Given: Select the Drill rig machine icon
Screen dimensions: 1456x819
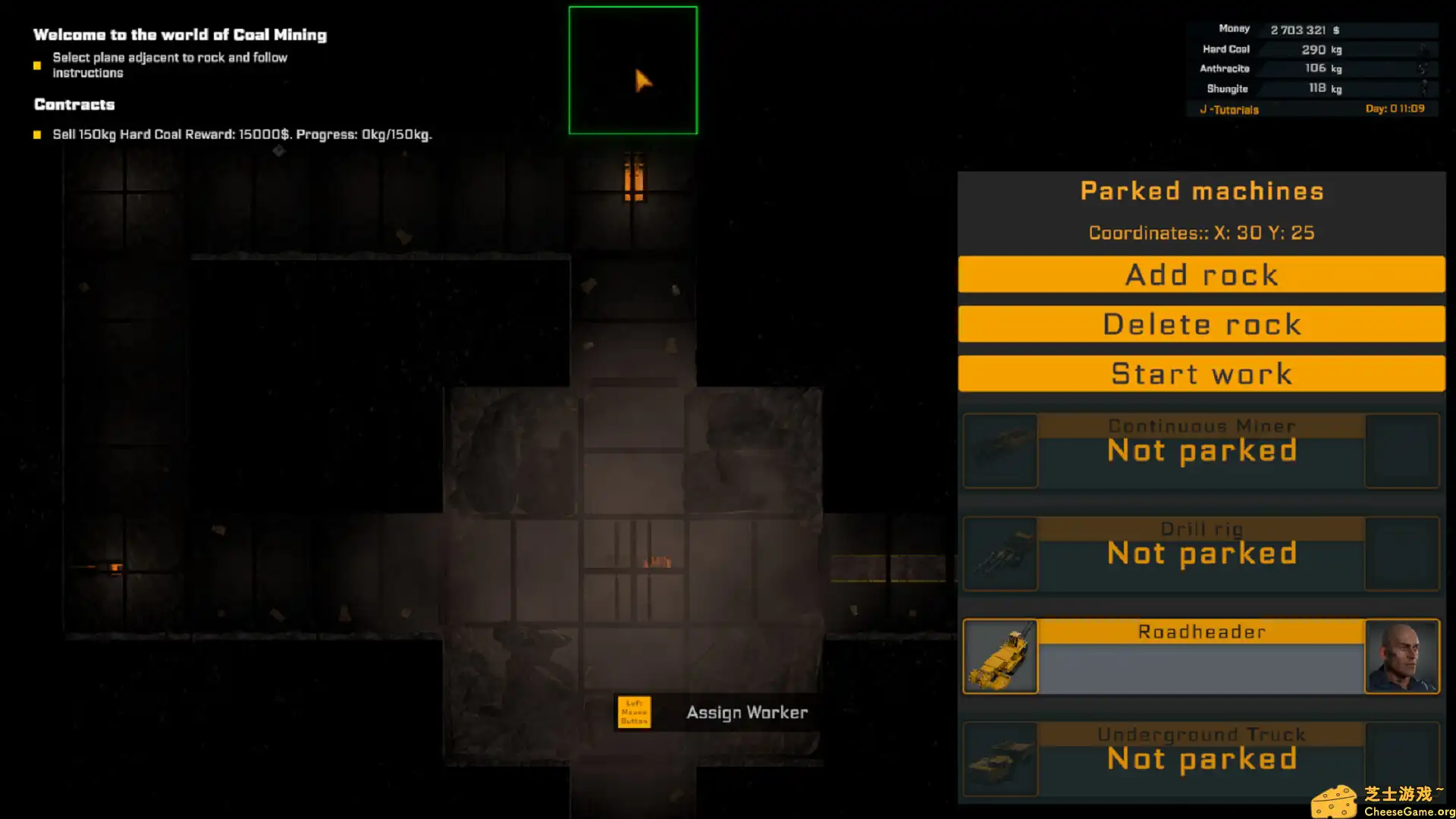Looking at the screenshot, I should pos(999,554).
